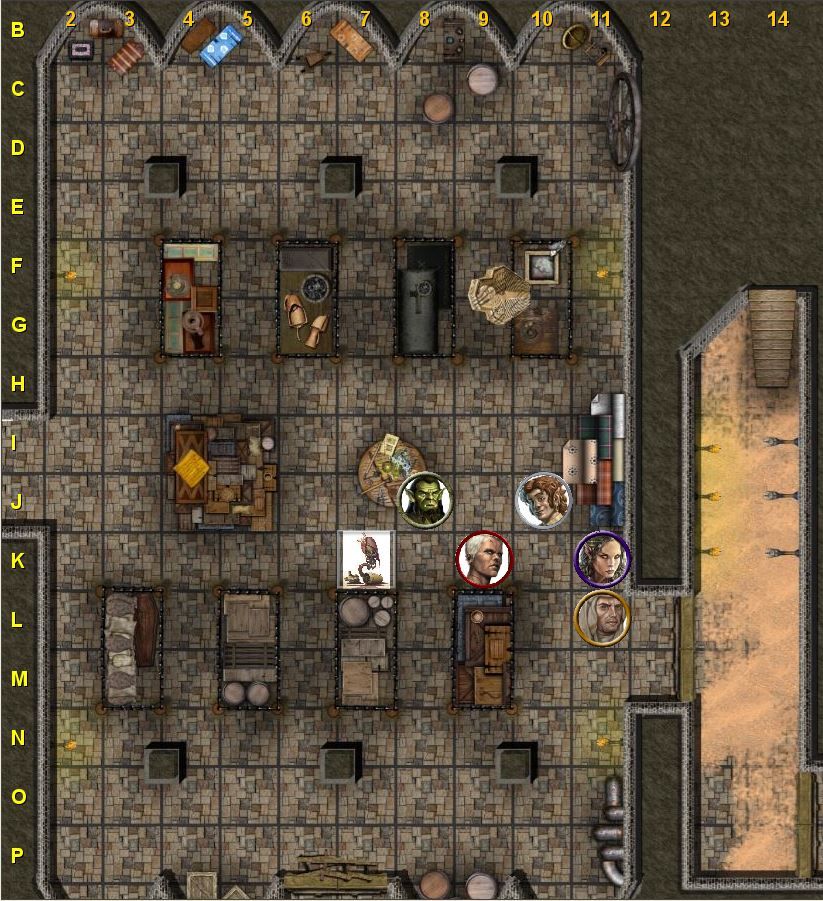Select the gold-ringed hooded man token
Image resolution: width=823 pixels, height=901 pixels.
(602, 617)
